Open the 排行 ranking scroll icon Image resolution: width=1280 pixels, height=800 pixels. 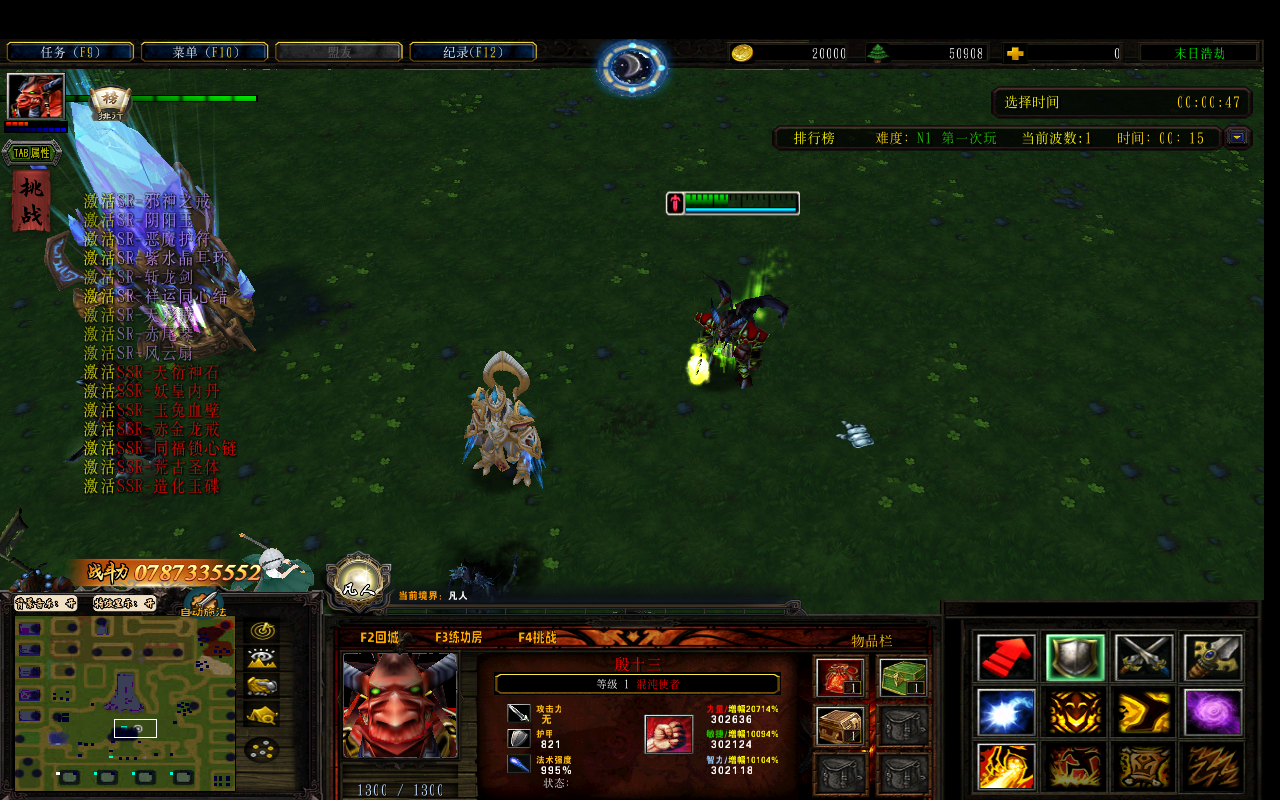click(x=110, y=102)
